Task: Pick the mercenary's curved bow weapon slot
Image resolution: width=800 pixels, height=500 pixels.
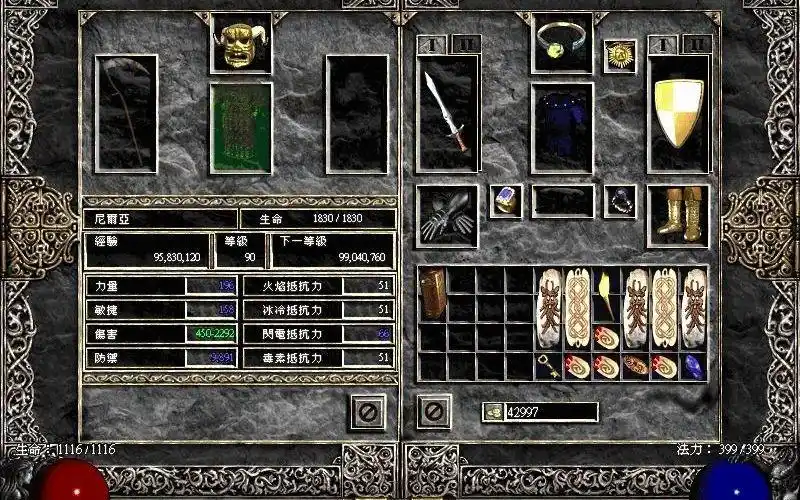Action: [126, 113]
